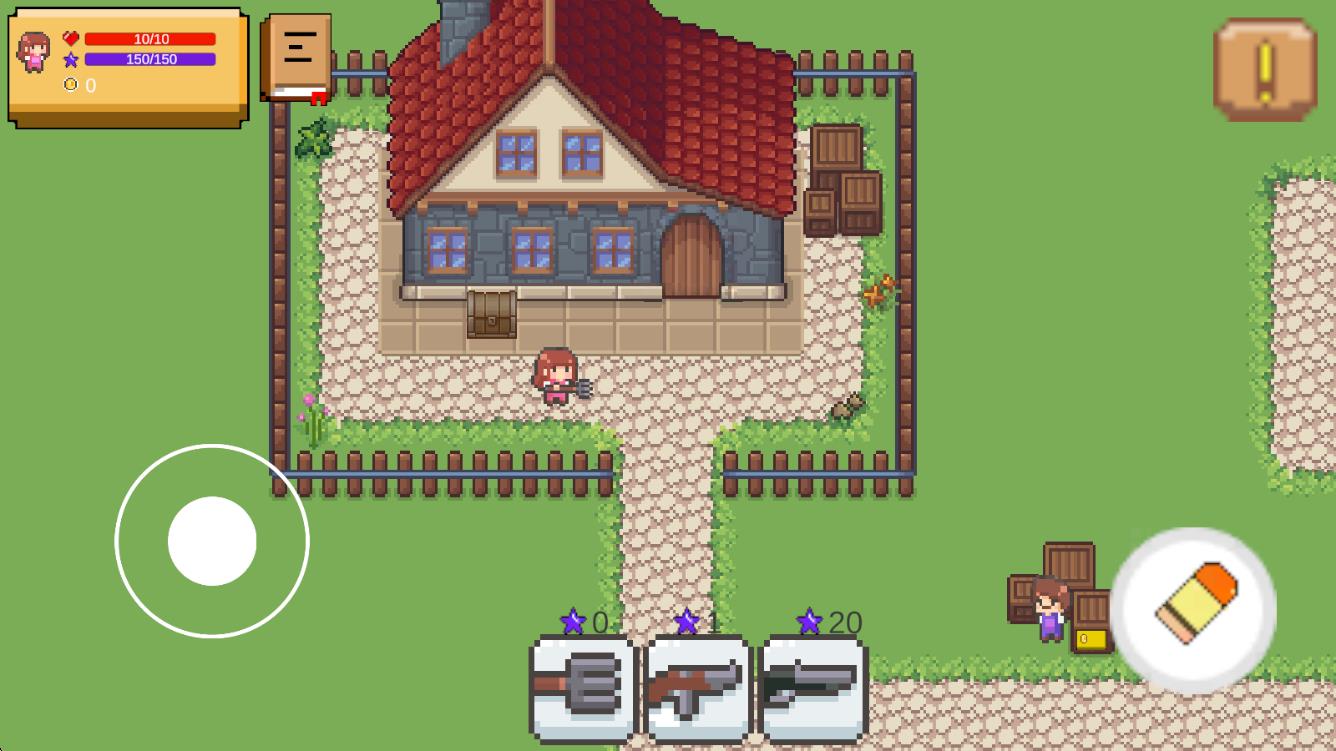Tap the star icon beside the mana bar
The height and width of the screenshot is (751, 1336).
click(70, 61)
